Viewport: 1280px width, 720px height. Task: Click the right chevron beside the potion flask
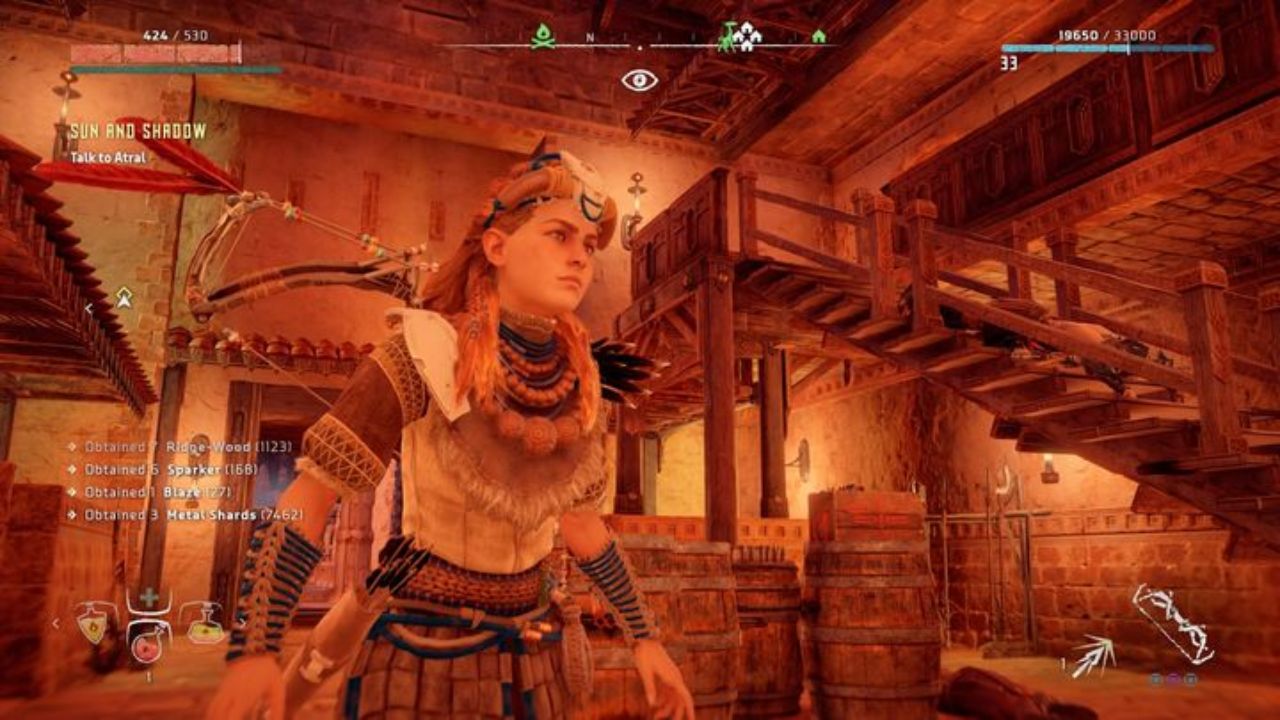pos(245,623)
